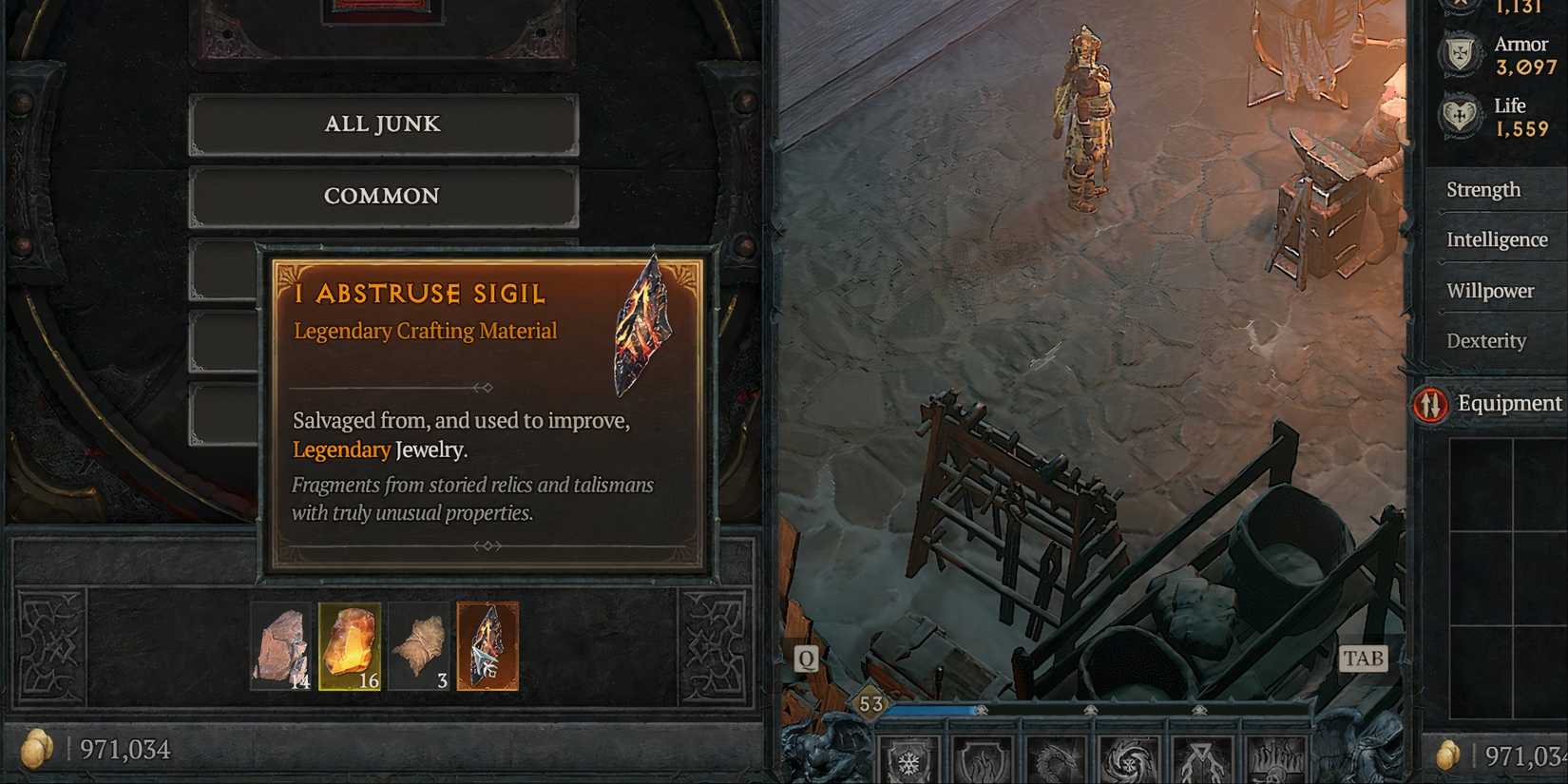The width and height of the screenshot is (1568, 784).
Task: Click the swirling vortex skill icon
Action: point(1129,760)
